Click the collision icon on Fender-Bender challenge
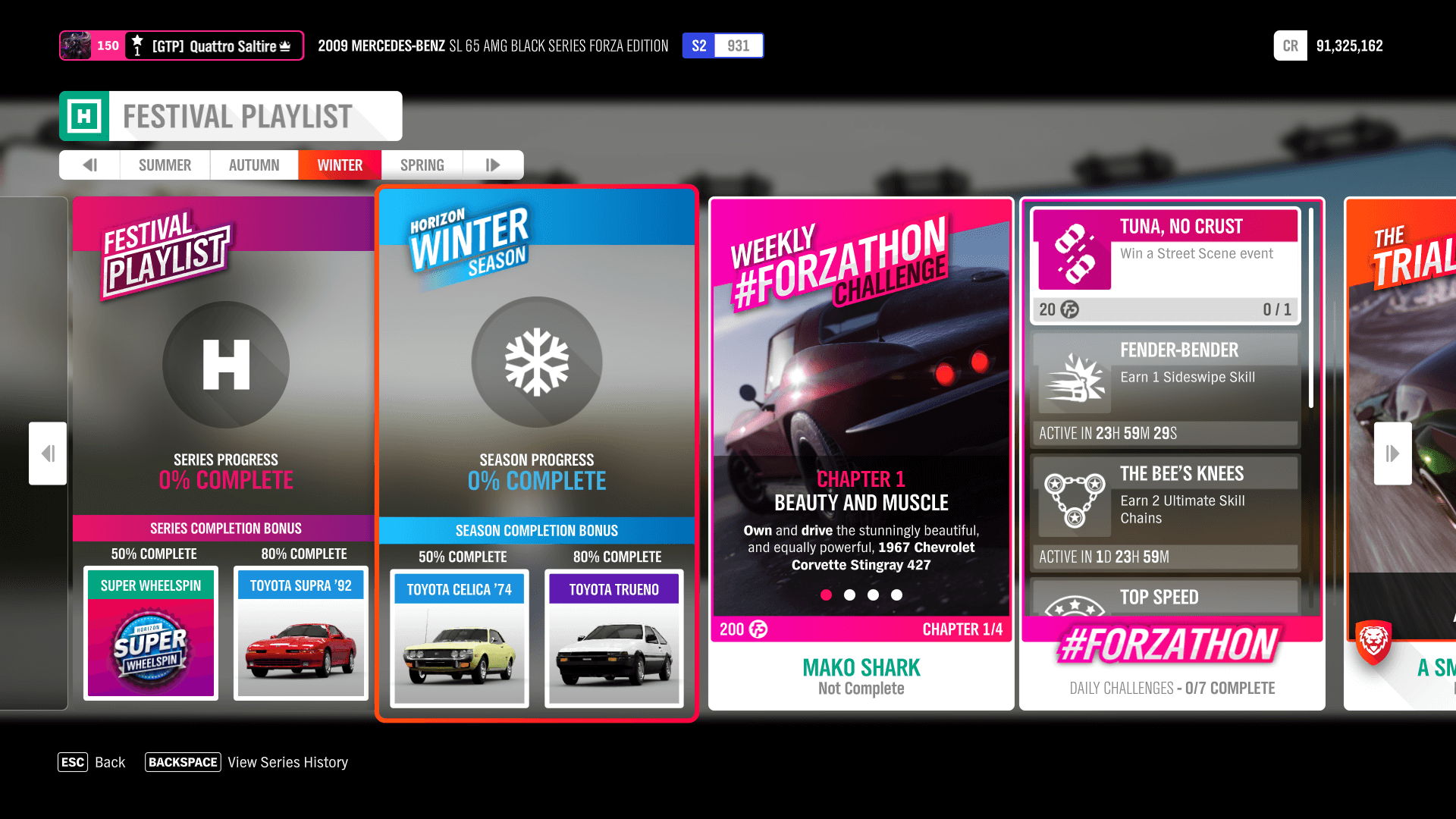Viewport: 1456px width, 819px height. click(x=1077, y=383)
